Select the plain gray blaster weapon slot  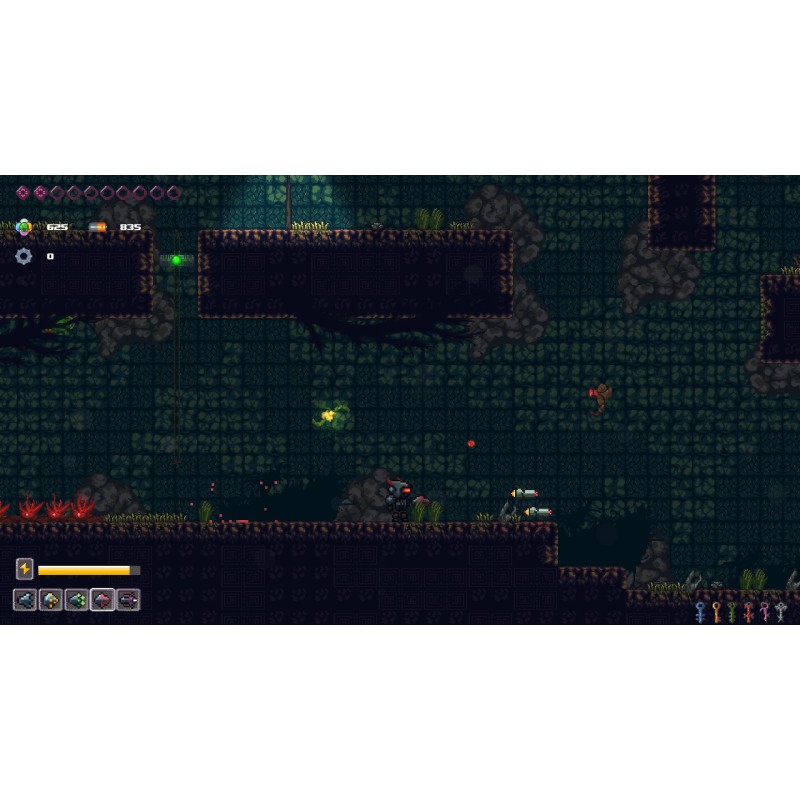(x=24, y=600)
